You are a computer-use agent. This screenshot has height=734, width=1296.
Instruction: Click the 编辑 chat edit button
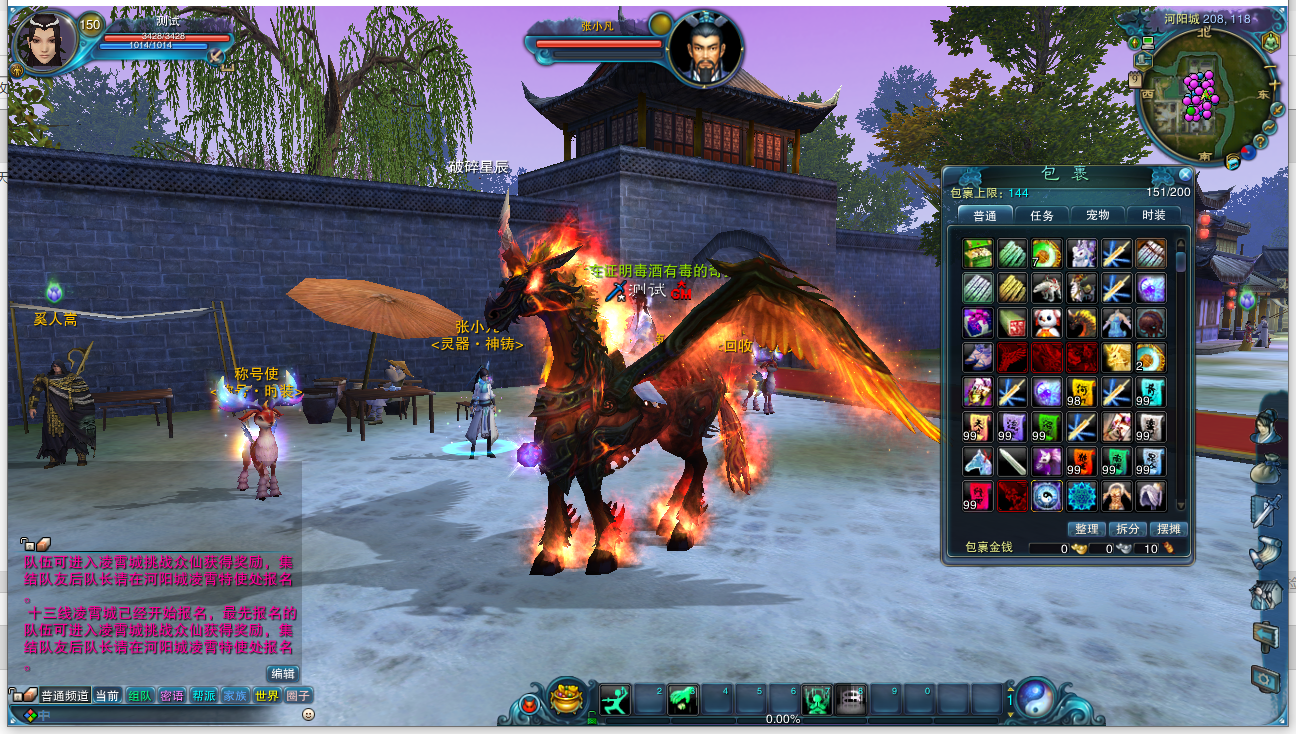pyautogui.click(x=283, y=674)
